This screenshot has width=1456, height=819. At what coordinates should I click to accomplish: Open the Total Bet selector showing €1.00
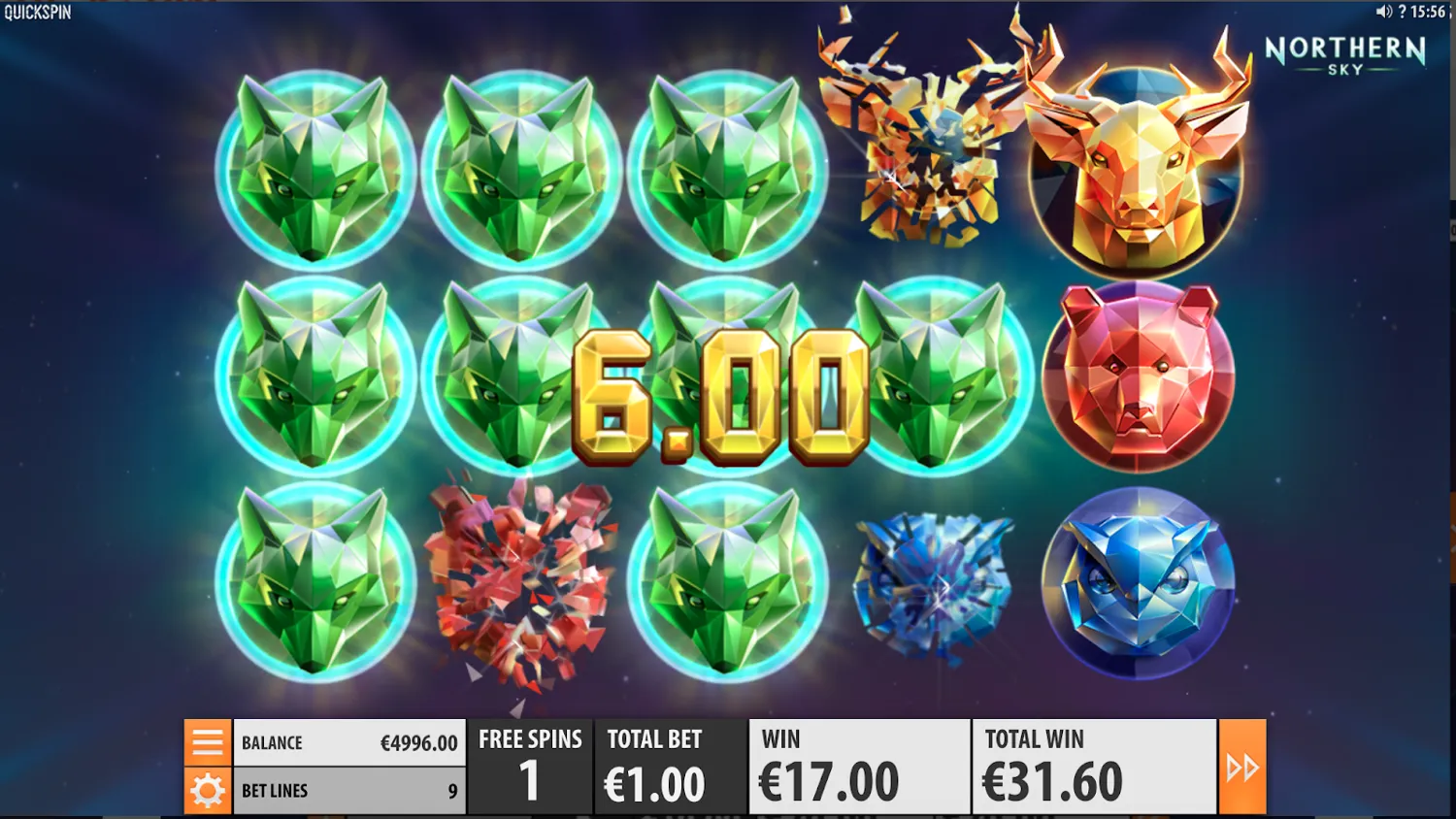coord(670,766)
